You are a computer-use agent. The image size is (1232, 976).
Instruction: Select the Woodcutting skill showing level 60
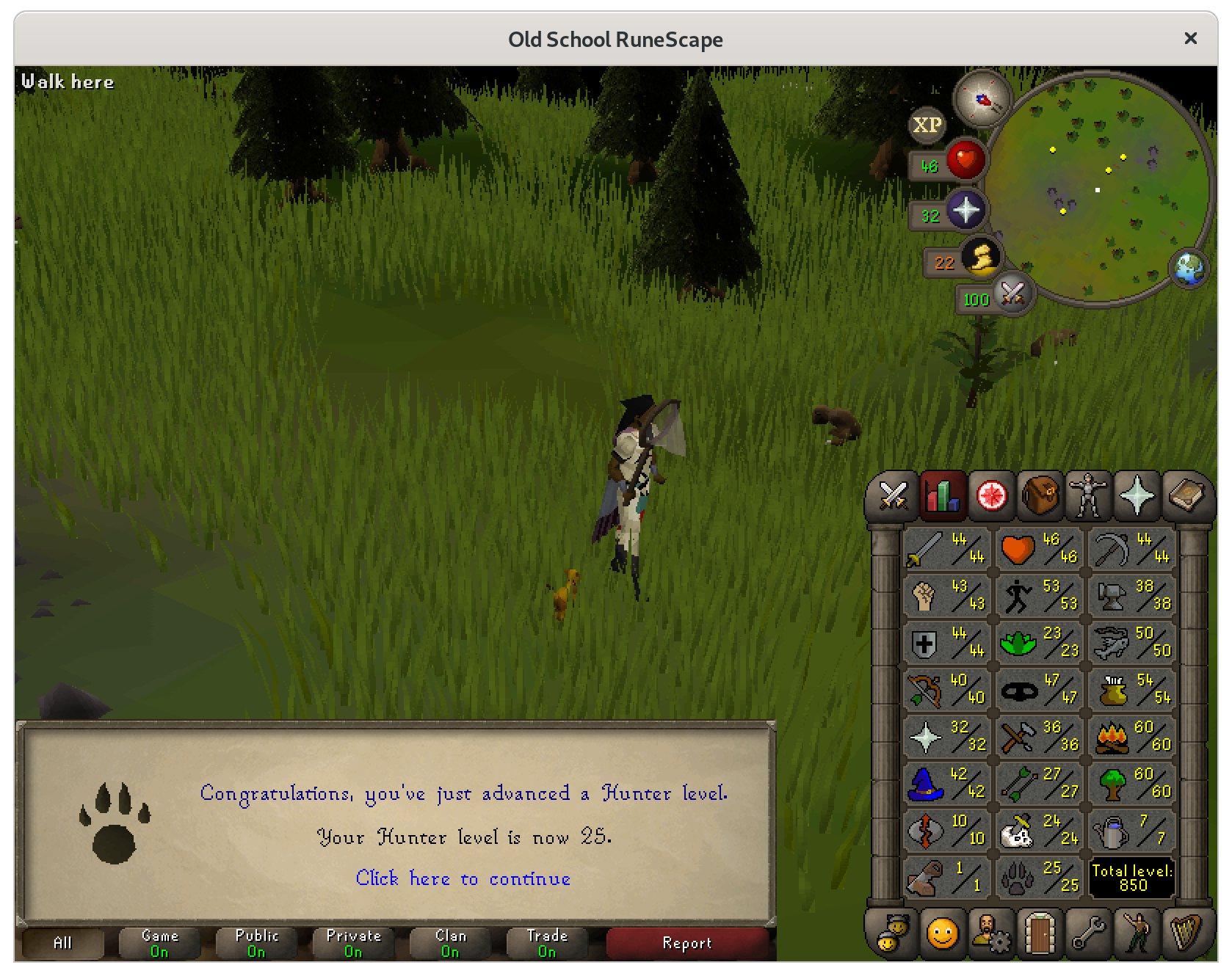(x=1131, y=783)
